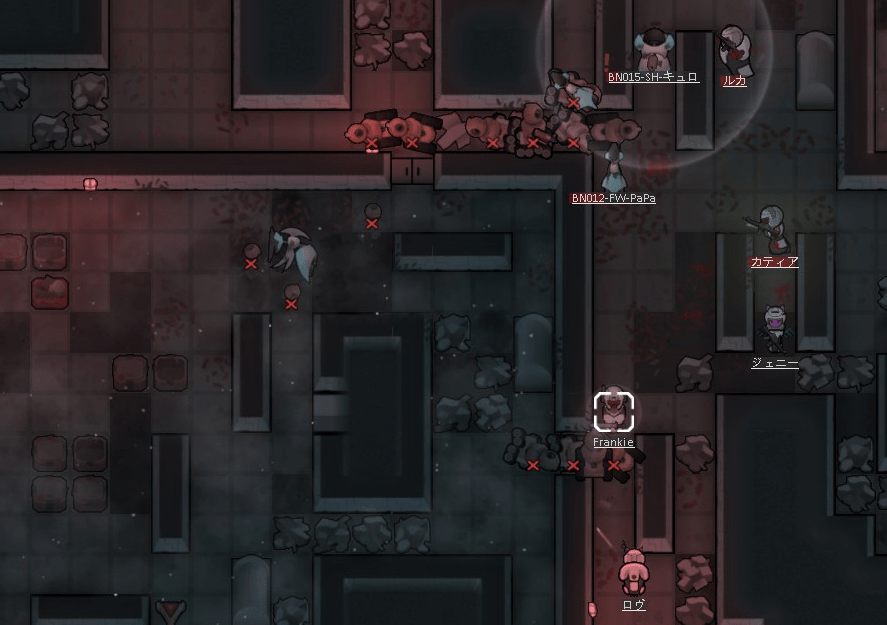This screenshot has height=625, width=887.
Task: Select the bracketed colonist Frankie
Action: [x=613, y=411]
